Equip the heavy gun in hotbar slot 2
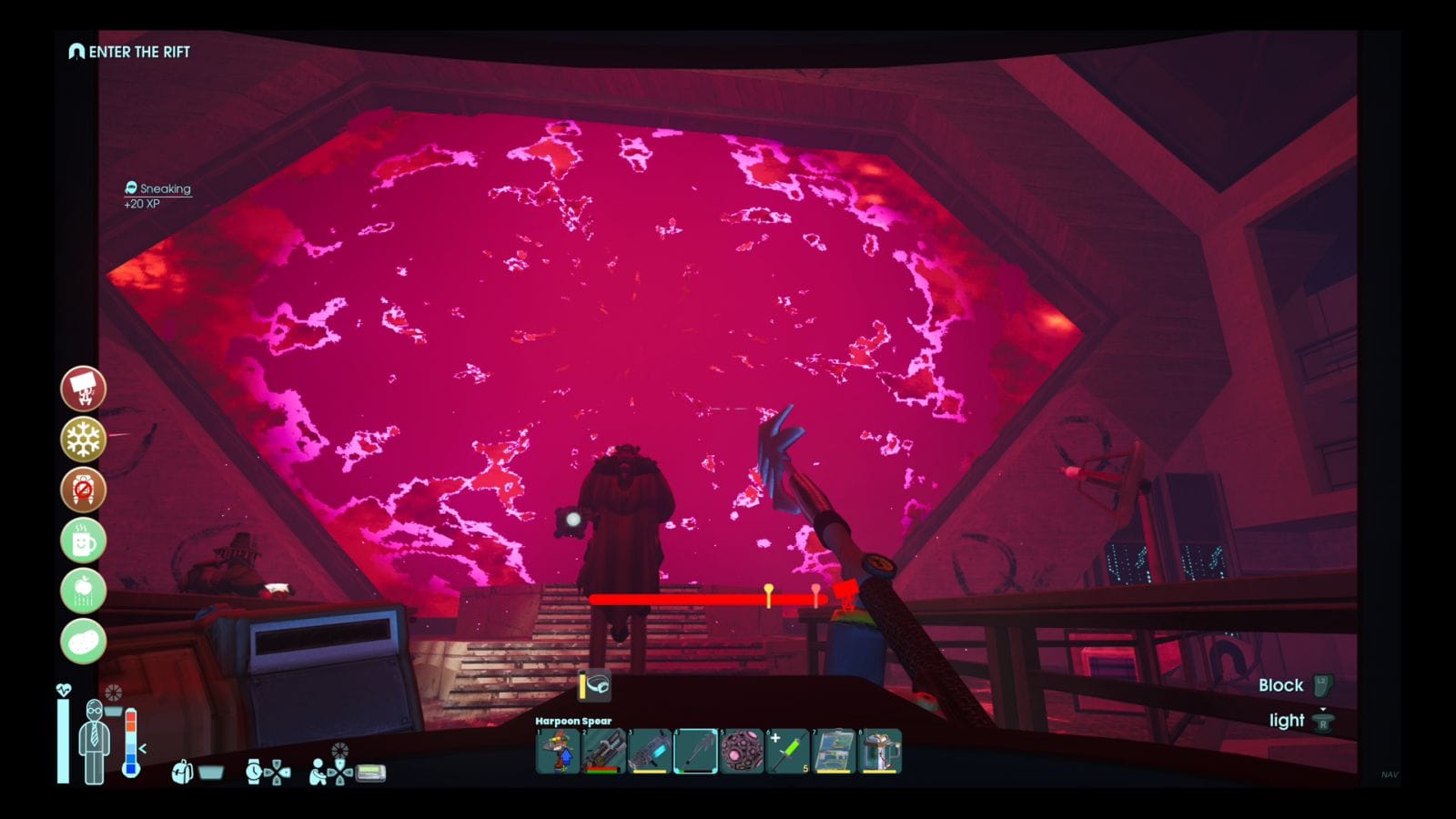Viewport: 1456px width, 819px height. pos(603,752)
